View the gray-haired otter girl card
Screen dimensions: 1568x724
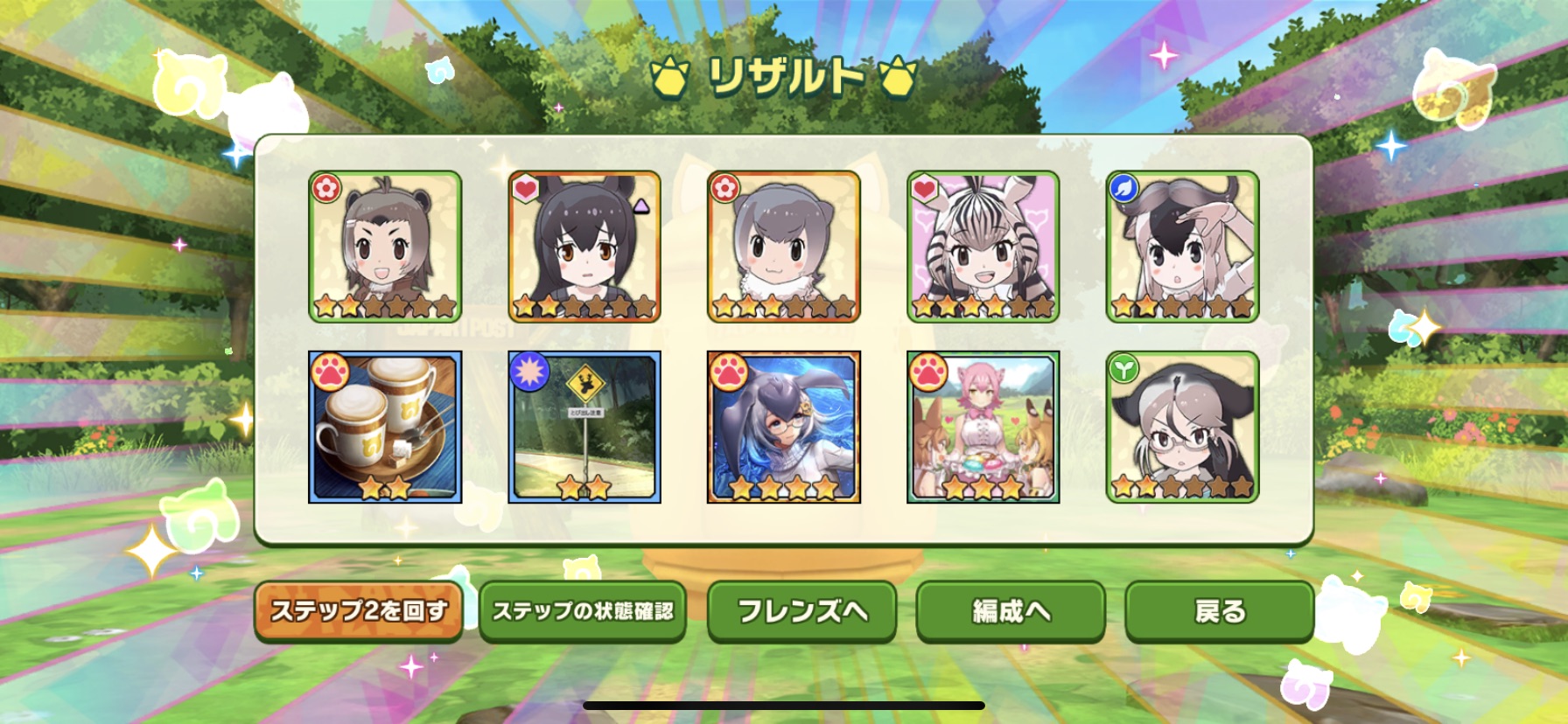(x=784, y=247)
